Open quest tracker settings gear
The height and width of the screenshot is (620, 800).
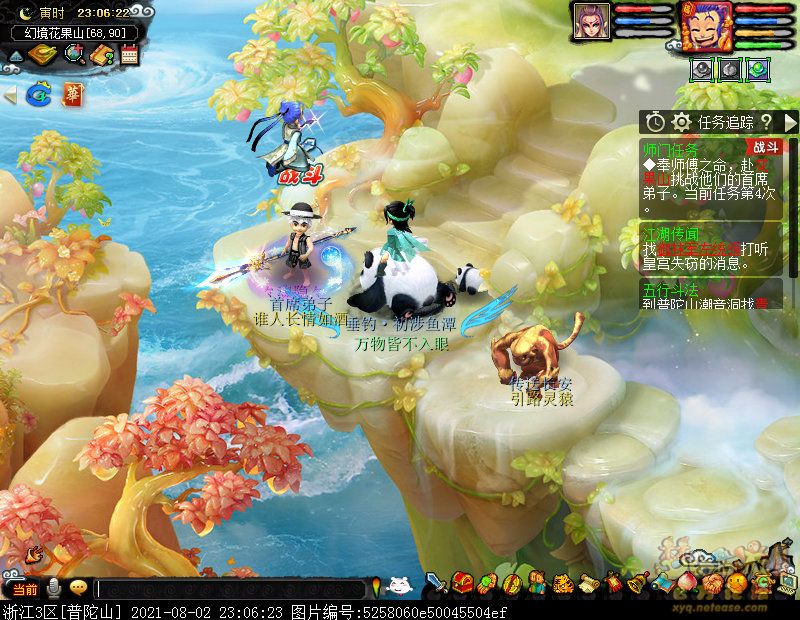click(682, 122)
